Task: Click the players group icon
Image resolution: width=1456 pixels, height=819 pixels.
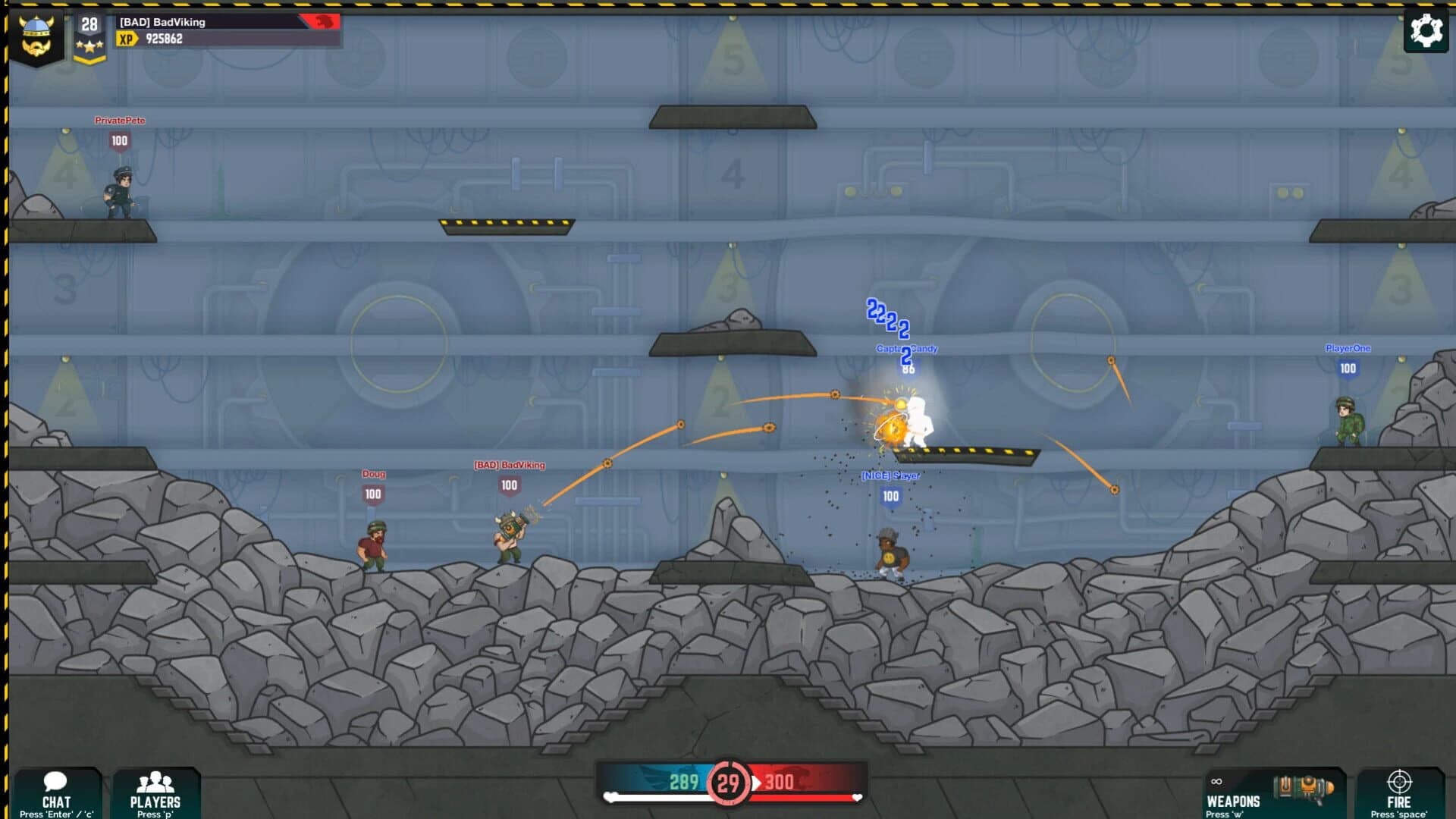Action: point(156,781)
